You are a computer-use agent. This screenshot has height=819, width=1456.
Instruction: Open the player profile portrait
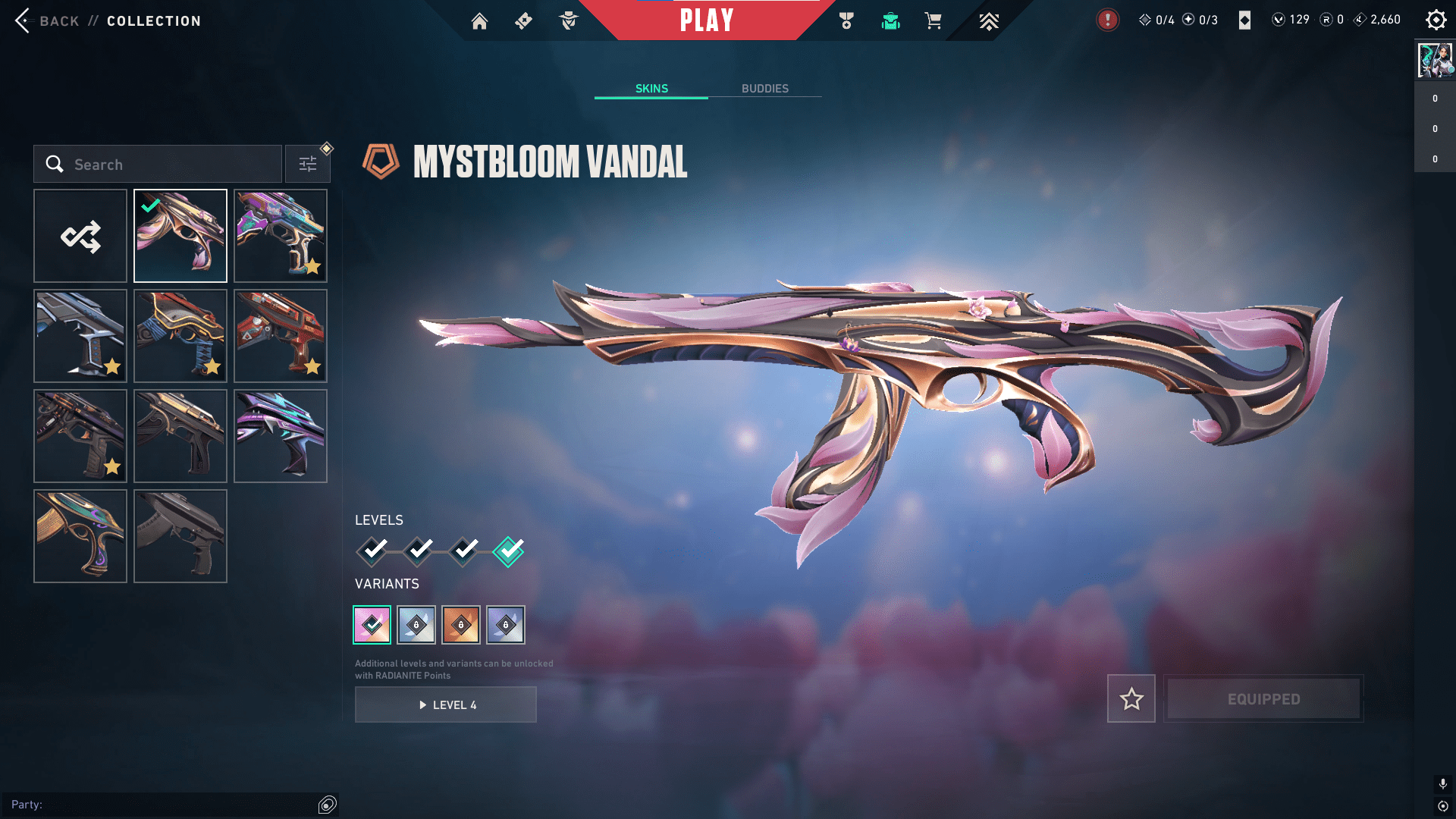click(1435, 61)
